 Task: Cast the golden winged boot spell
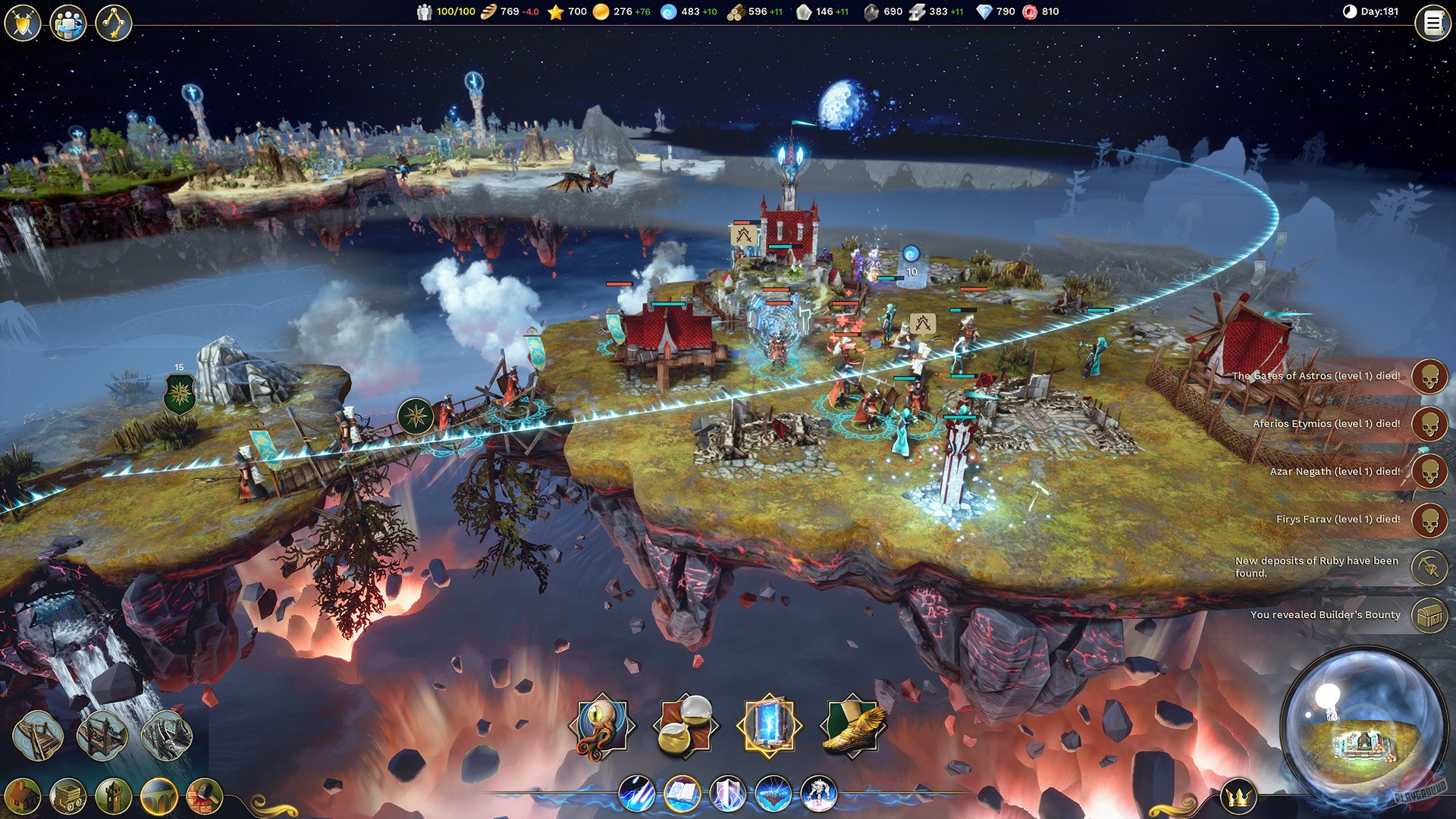pyautogui.click(x=852, y=726)
